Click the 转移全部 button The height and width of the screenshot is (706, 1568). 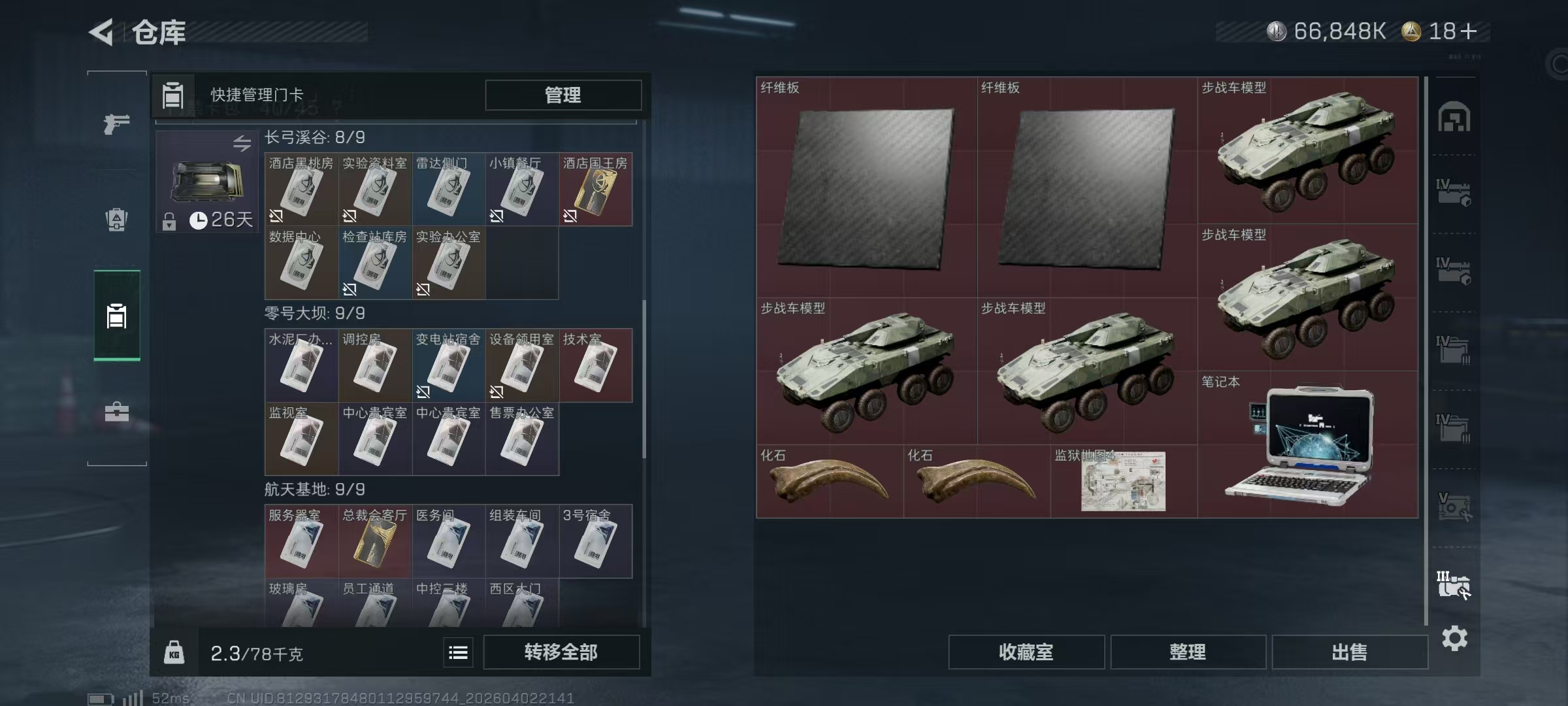click(x=561, y=652)
